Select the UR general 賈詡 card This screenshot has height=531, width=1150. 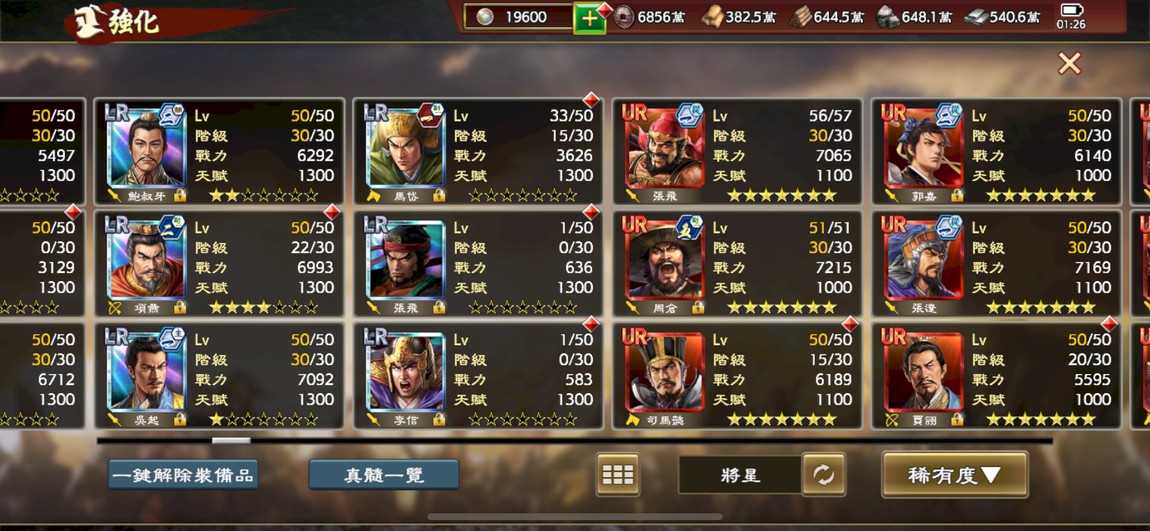[x=996, y=375]
